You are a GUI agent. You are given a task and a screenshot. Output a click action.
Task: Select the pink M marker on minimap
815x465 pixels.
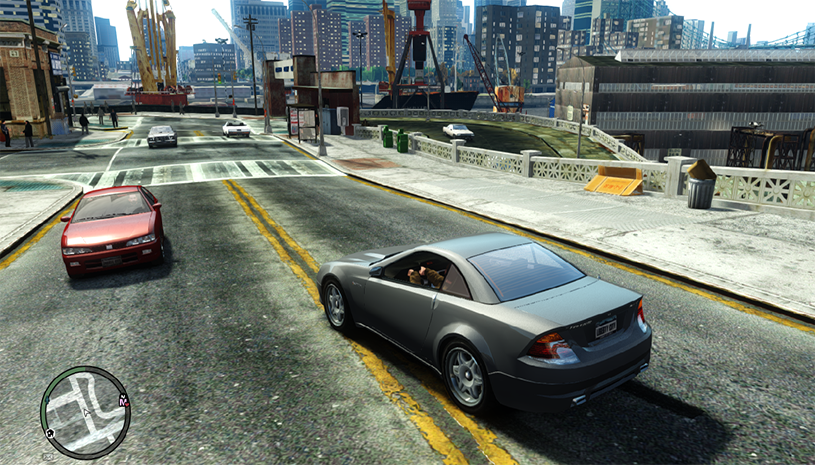(x=123, y=400)
